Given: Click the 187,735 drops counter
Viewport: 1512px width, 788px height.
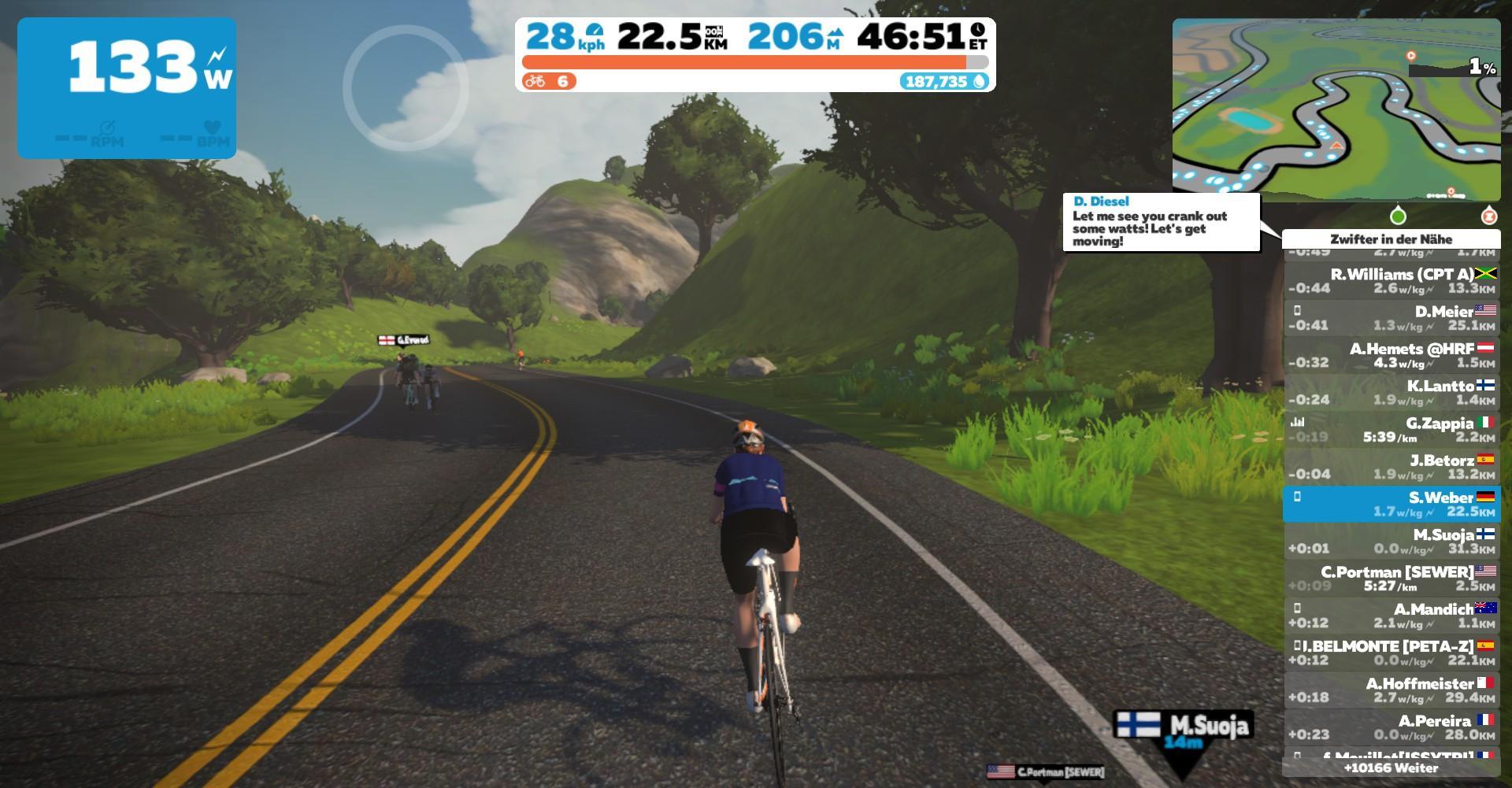Looking at the screenshot, I should (x=943, y=81).
